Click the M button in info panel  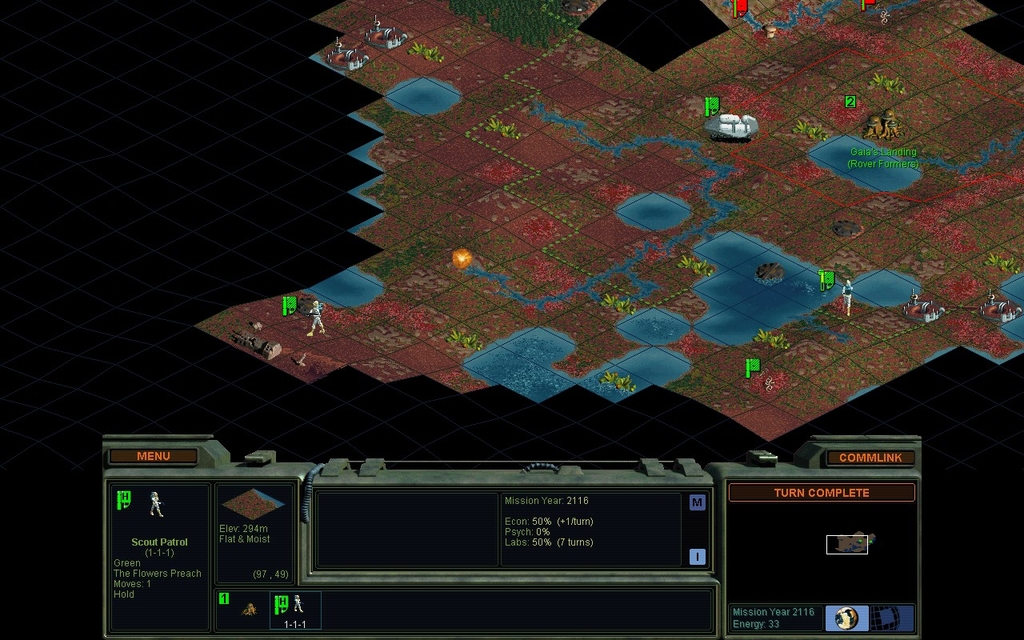point(697,503)
